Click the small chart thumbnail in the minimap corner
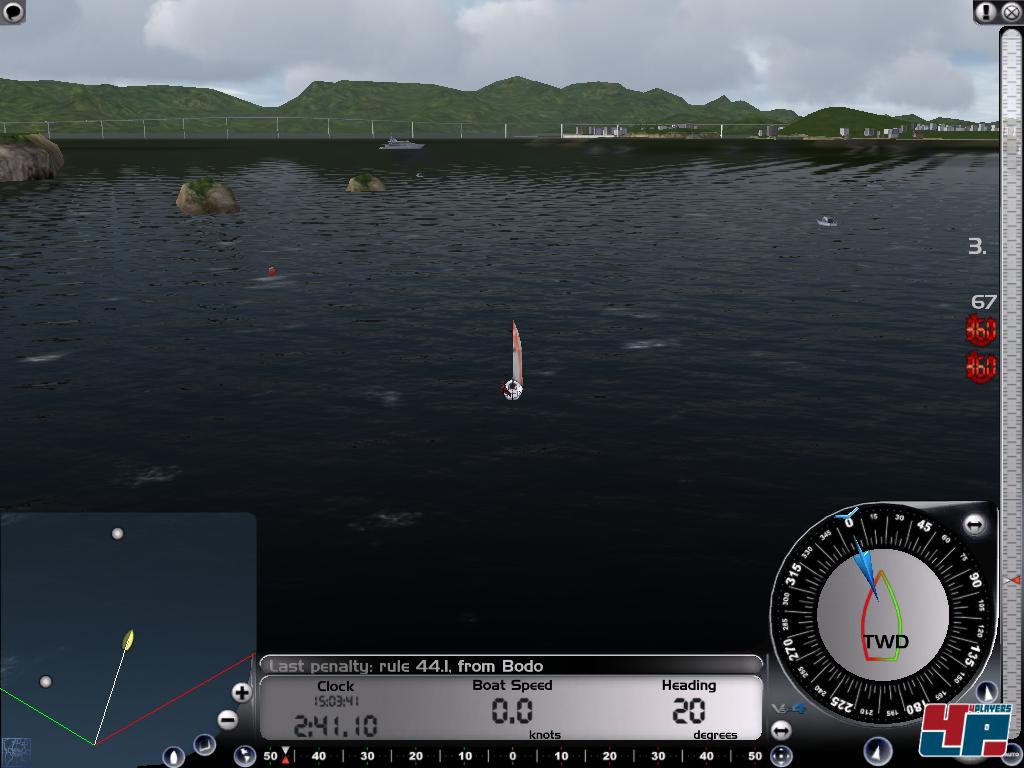Image resolution: width=1024 pixels, height=768 pixels. (x=16, y=749)
